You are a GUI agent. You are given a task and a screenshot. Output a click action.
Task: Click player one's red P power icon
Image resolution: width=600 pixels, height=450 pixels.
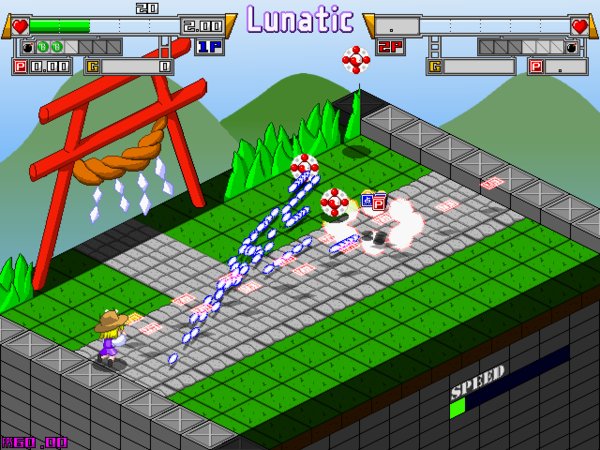click(x=19, y=67)
